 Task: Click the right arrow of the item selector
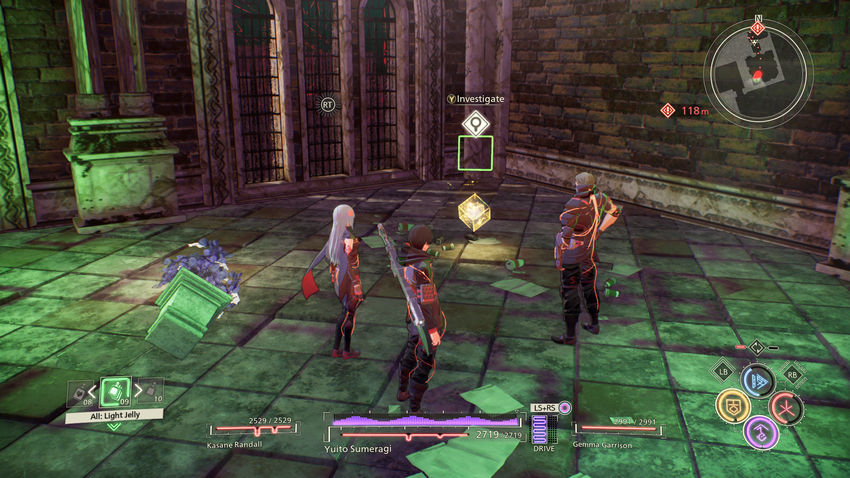click(x=136, y=391)
